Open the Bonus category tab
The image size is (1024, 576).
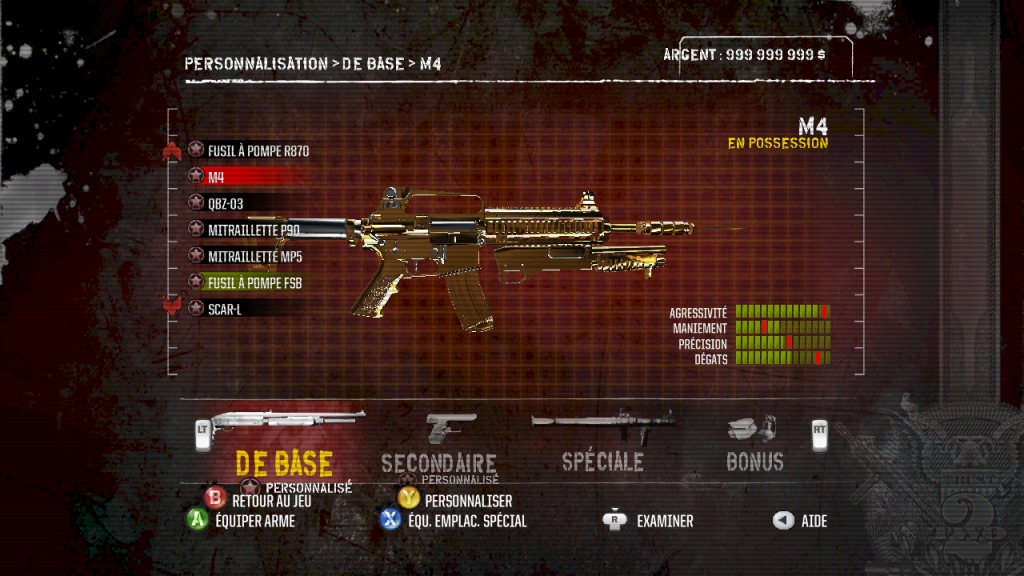pos(754,461)
